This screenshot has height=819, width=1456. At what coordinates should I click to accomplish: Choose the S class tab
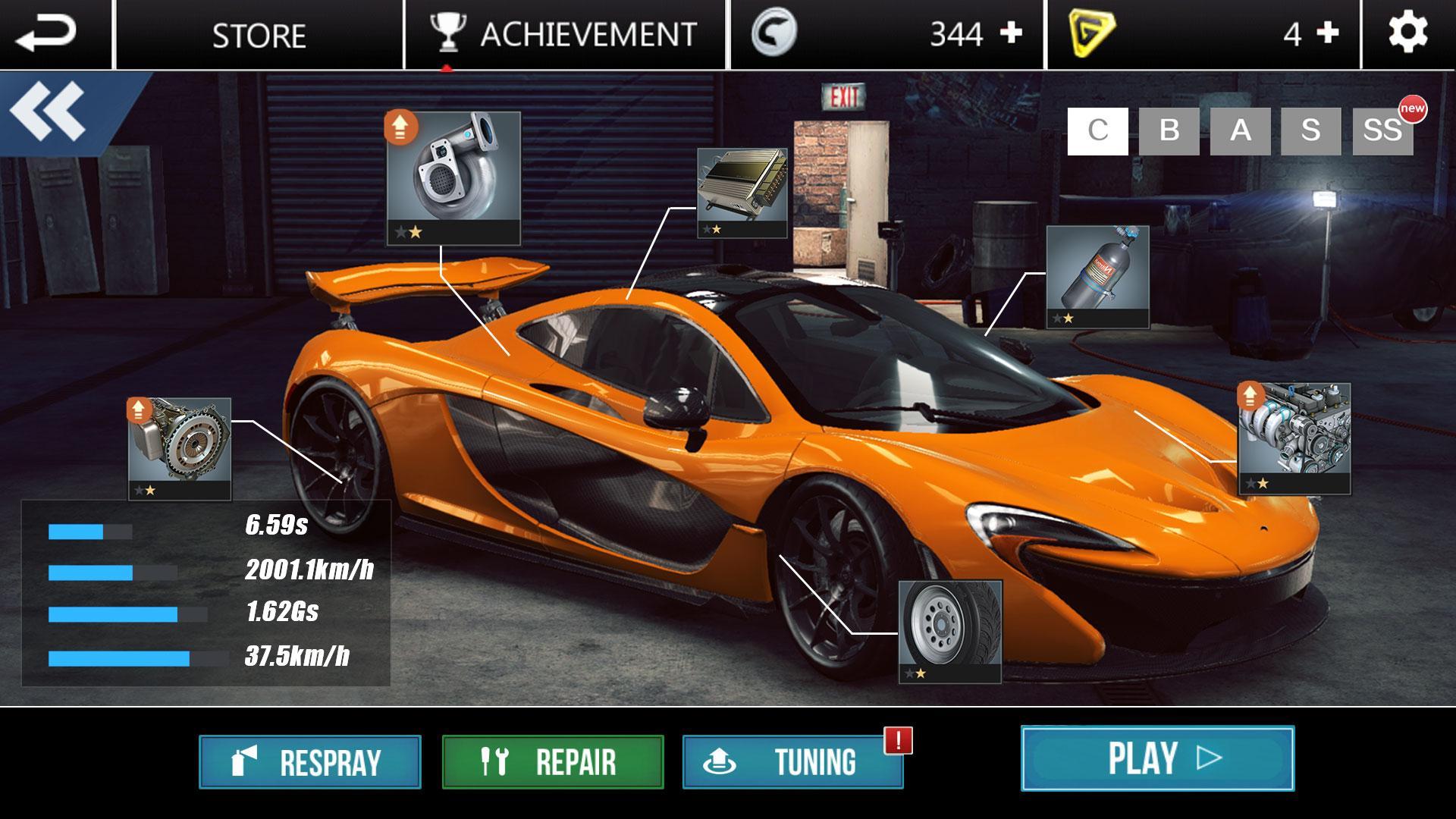click(x=1310, y=131)
